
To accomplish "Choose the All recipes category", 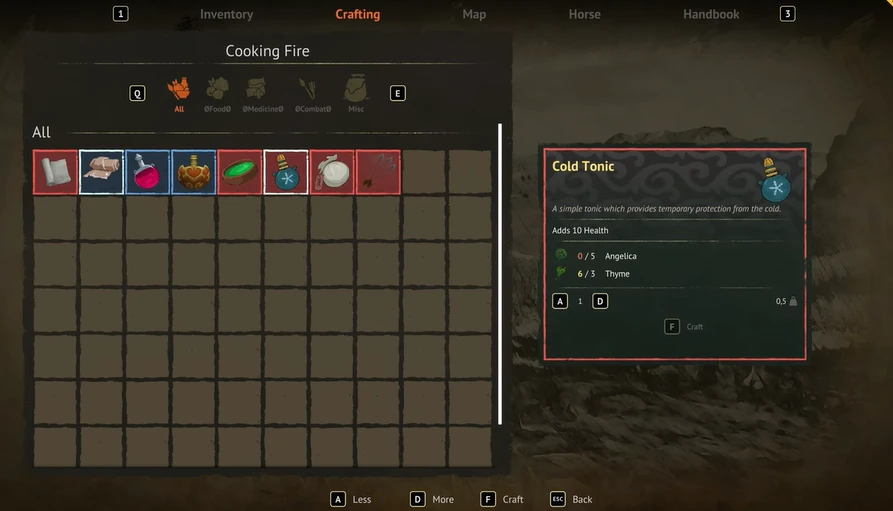I will click(179, 93).
